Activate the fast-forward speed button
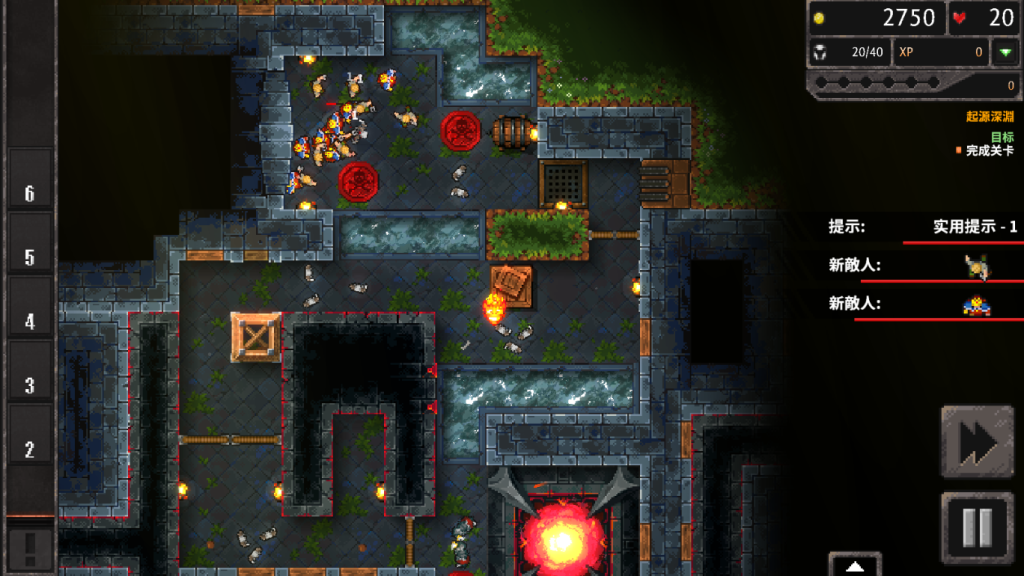 click(977, 441)
